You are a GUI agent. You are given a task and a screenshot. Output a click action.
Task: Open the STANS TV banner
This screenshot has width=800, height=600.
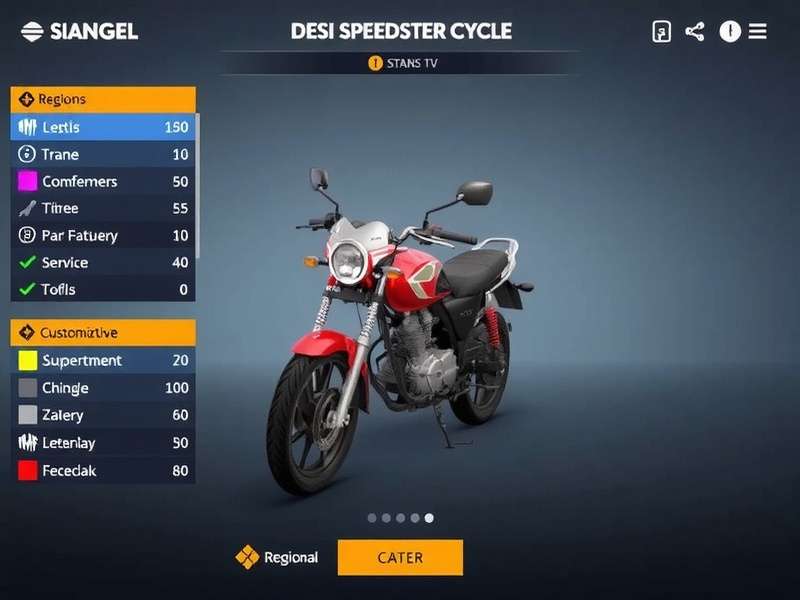(x=403, y=63)
